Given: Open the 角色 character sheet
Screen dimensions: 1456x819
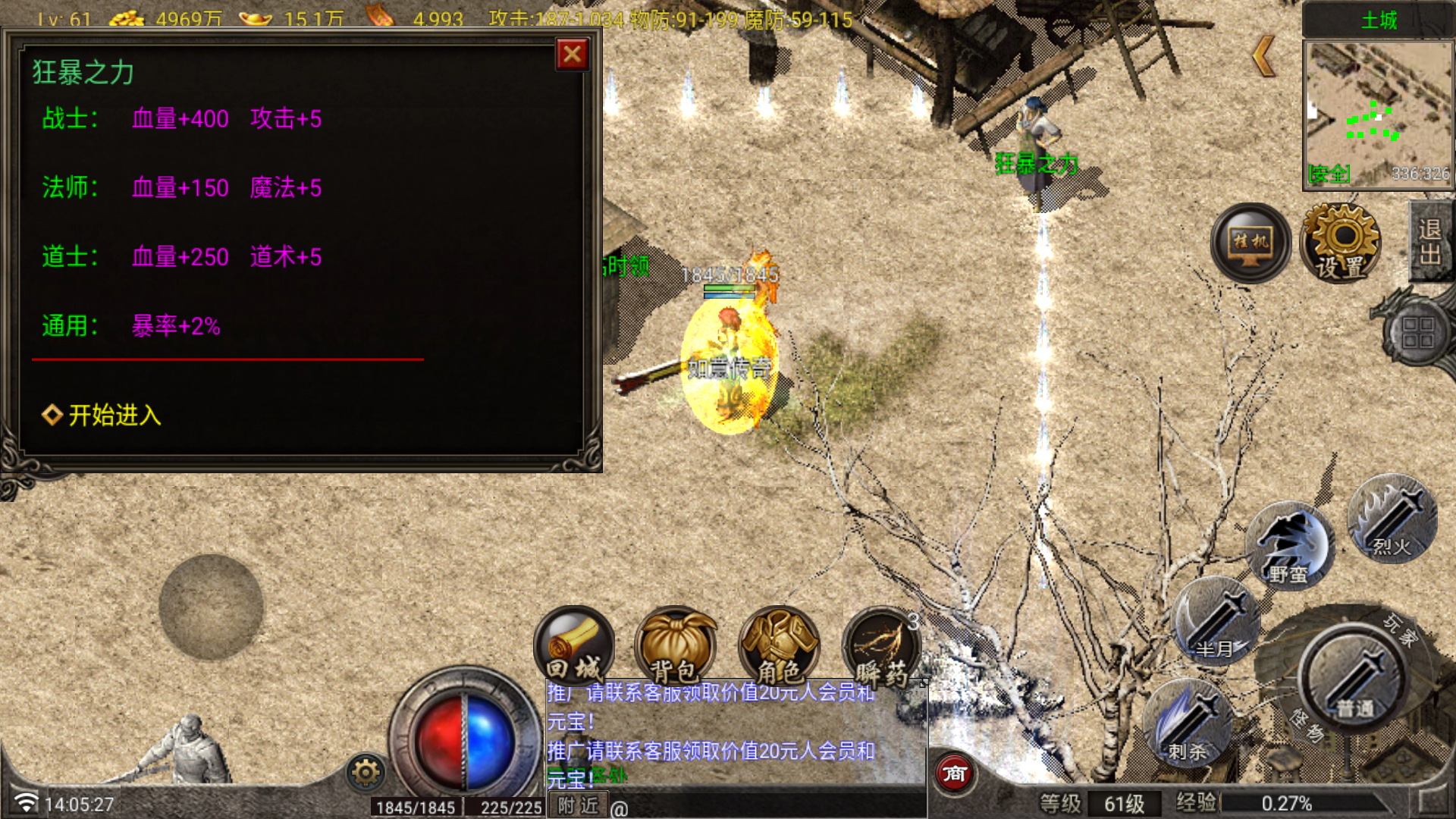Looking at the screenshot, I should click(779, 645).
